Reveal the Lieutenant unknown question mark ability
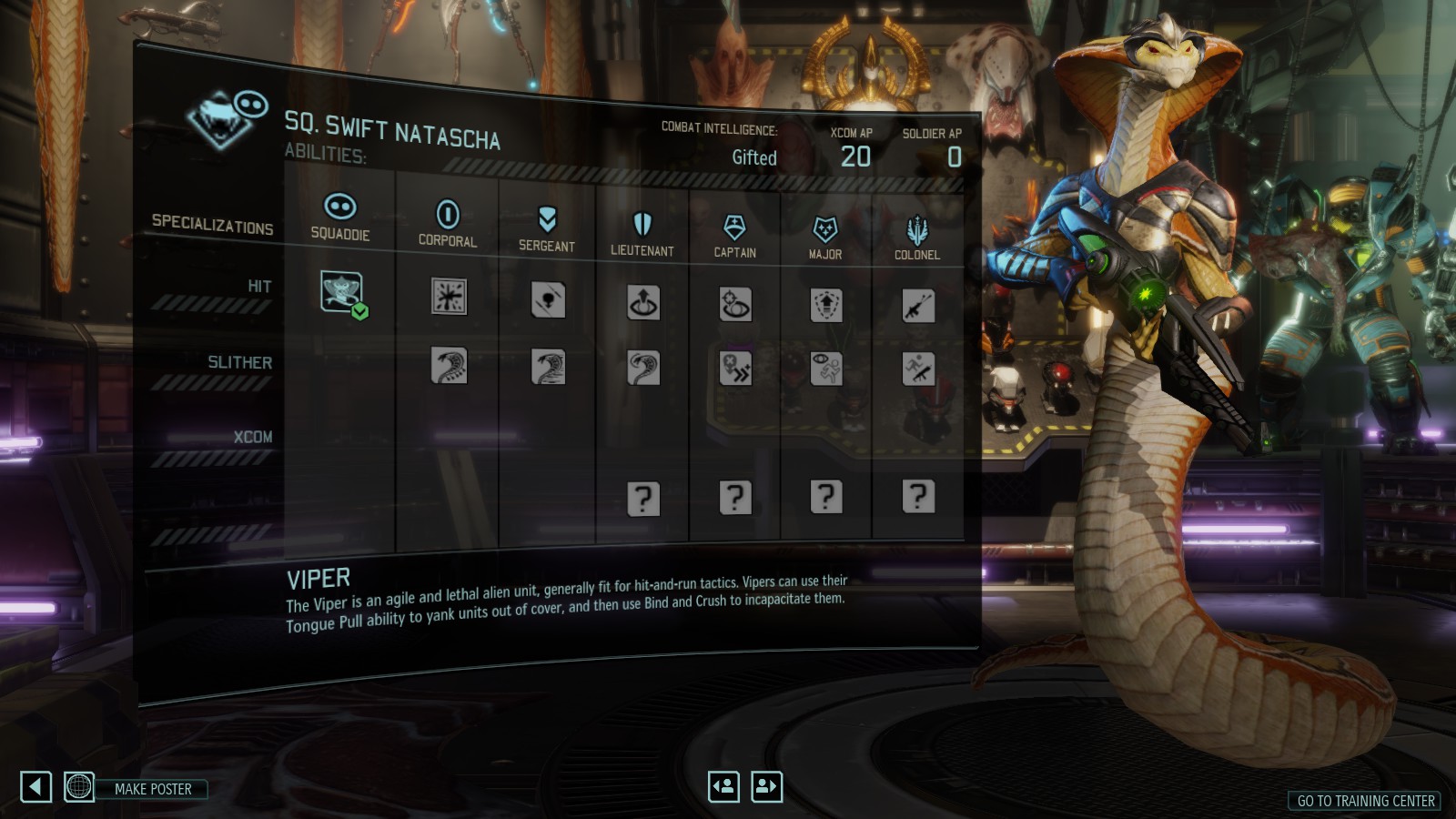Viewport: 1456px width, 819px height. [643, 499]
